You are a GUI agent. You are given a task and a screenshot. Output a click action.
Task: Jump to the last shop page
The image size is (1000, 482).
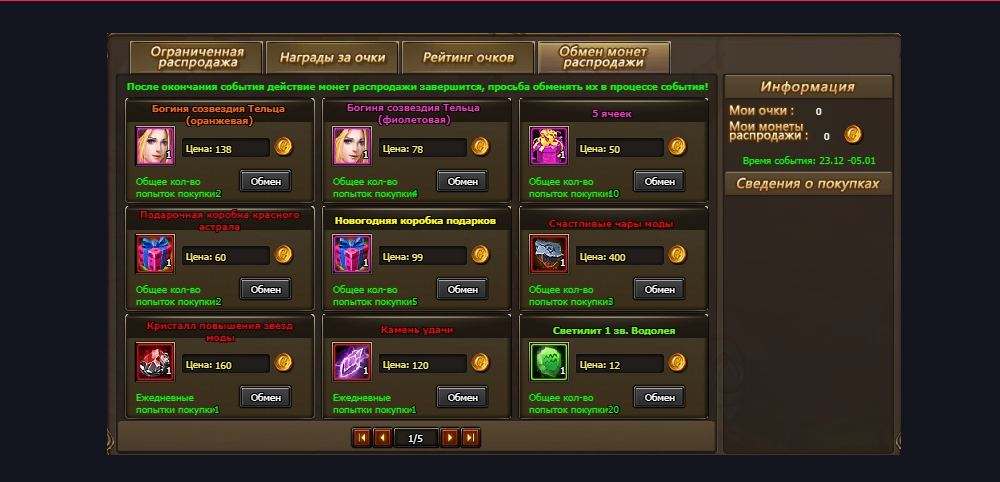pyautogui.click(x=471, y=437)
